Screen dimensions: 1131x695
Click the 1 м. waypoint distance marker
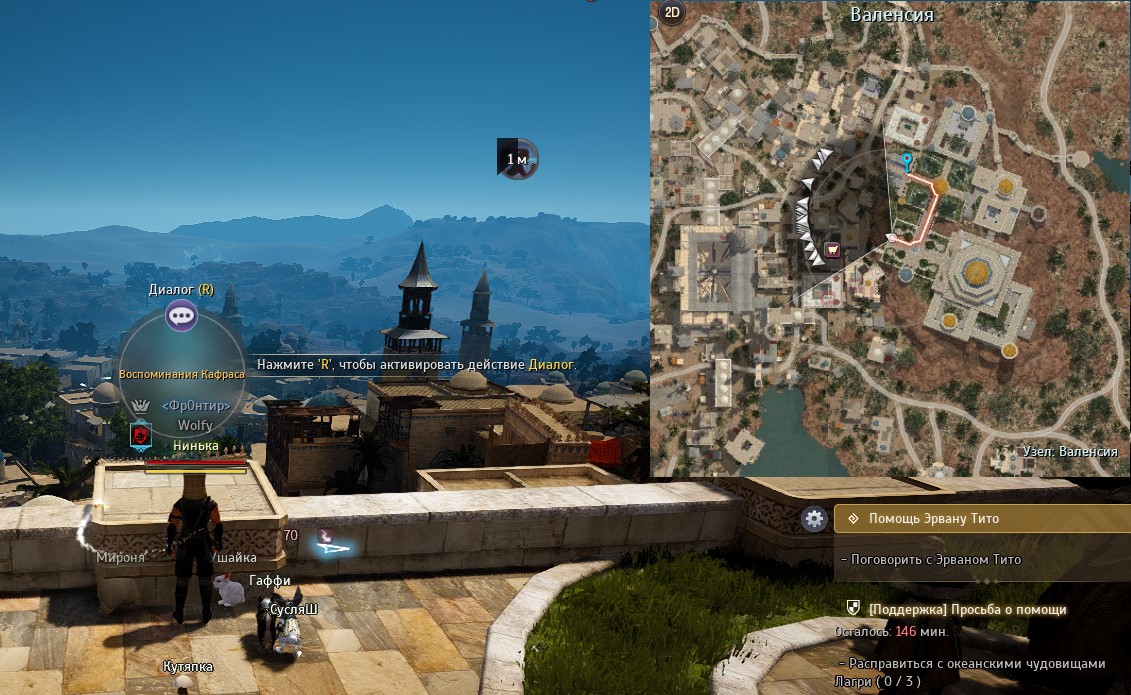point(518,158)
